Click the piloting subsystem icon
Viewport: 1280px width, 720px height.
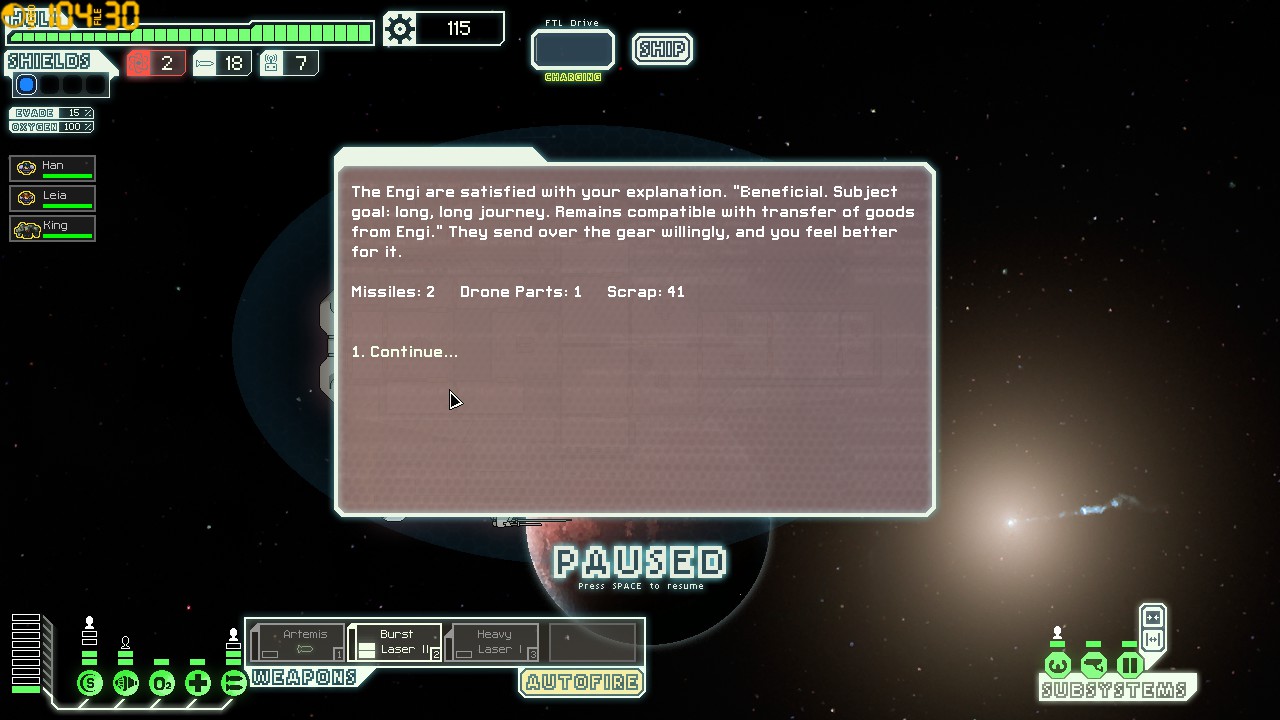click(1058, 665)
